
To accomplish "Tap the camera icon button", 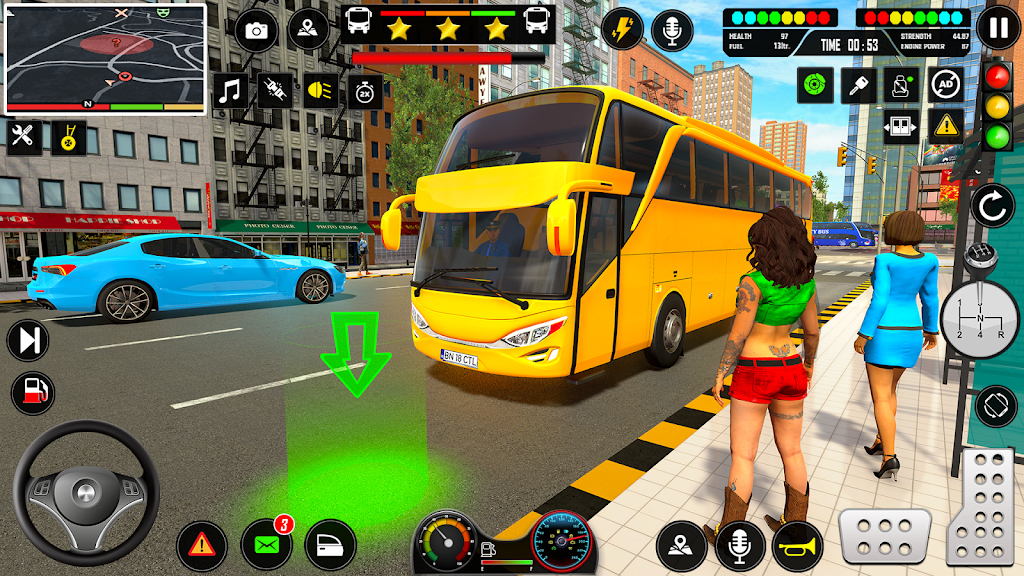I will [x=256, y=30].
